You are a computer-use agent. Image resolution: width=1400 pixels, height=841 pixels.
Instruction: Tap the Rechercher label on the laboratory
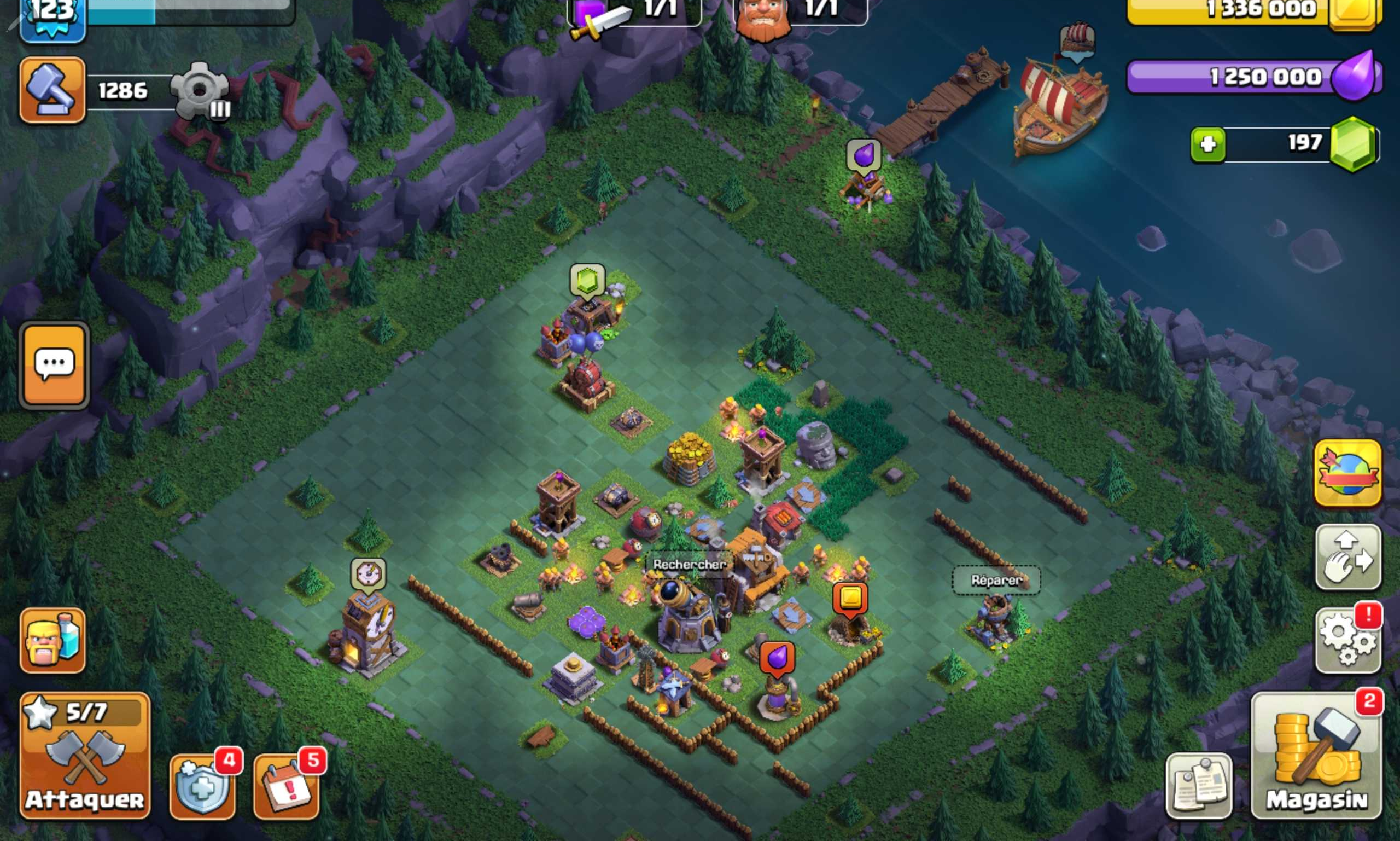(689, 564)
